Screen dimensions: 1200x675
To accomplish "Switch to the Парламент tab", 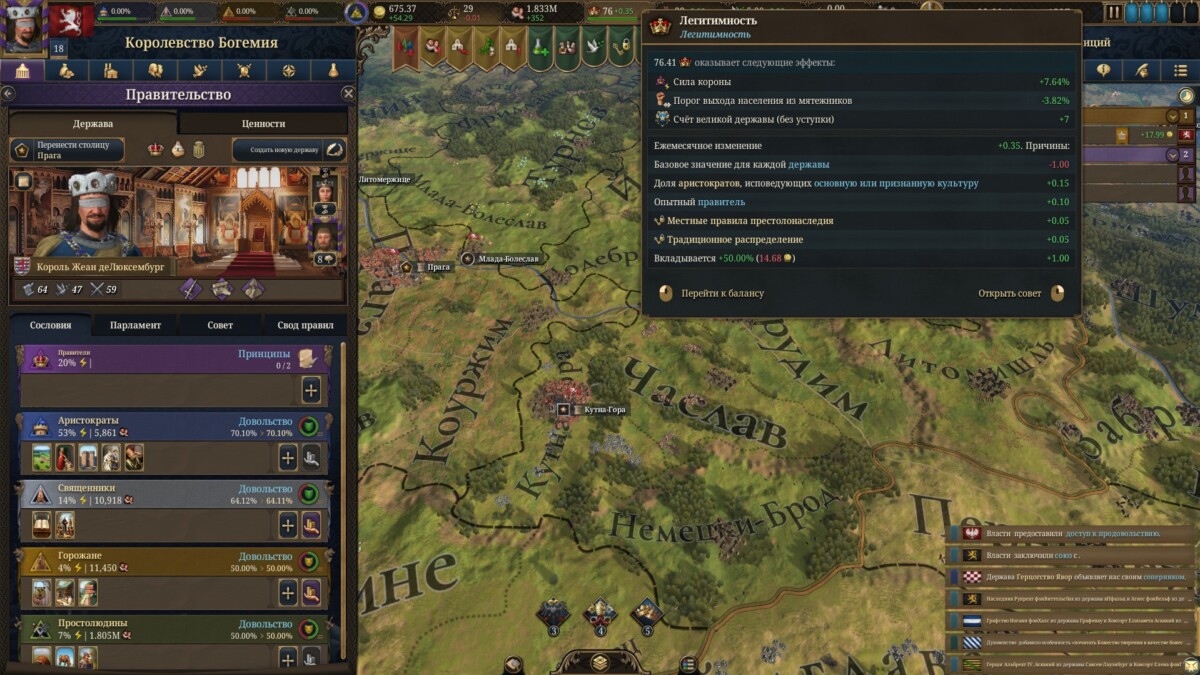I will tap(136, 325).
